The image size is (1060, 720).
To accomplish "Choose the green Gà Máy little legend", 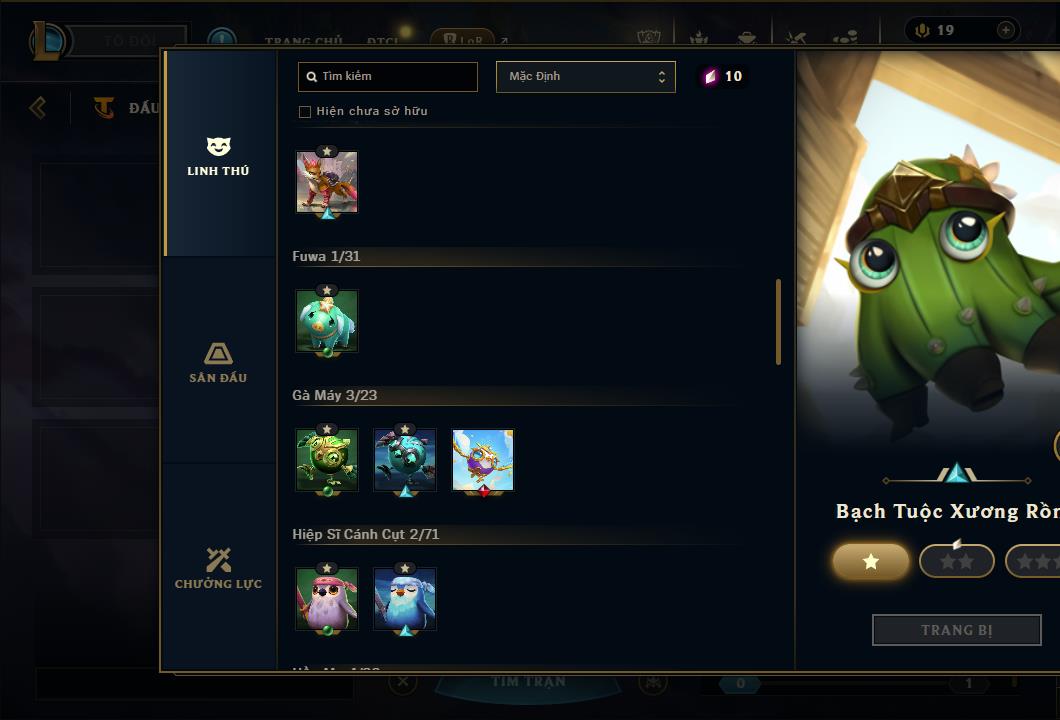I will pyautogui.click(x=327, y=460).
